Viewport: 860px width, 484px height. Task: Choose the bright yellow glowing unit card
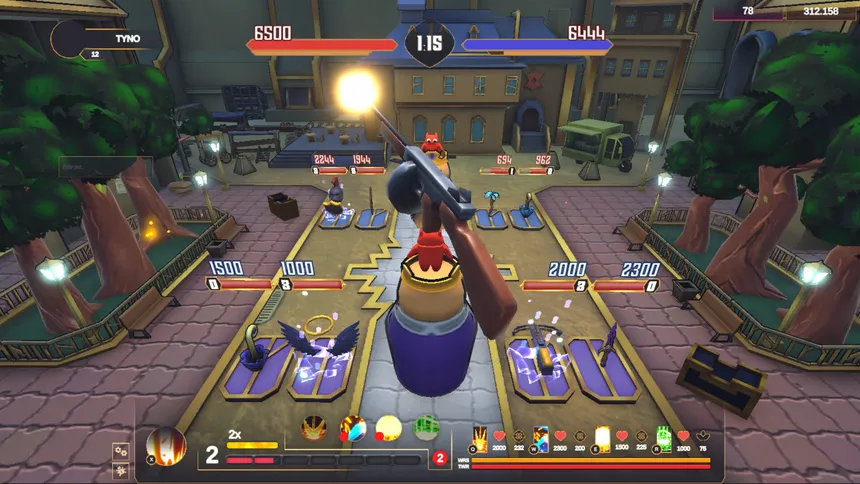pos(602,438)
